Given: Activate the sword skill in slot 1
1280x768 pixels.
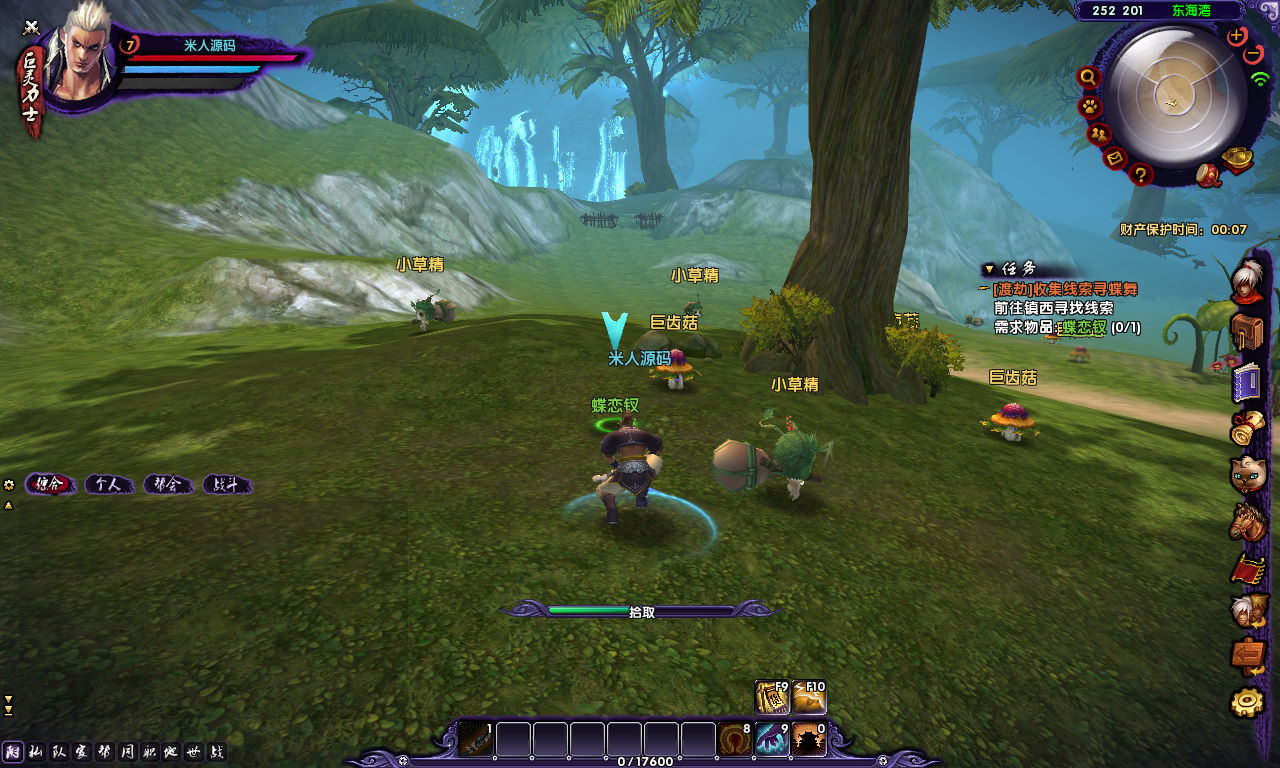Looking at the screenshot, I should click(x=476, y=740).
